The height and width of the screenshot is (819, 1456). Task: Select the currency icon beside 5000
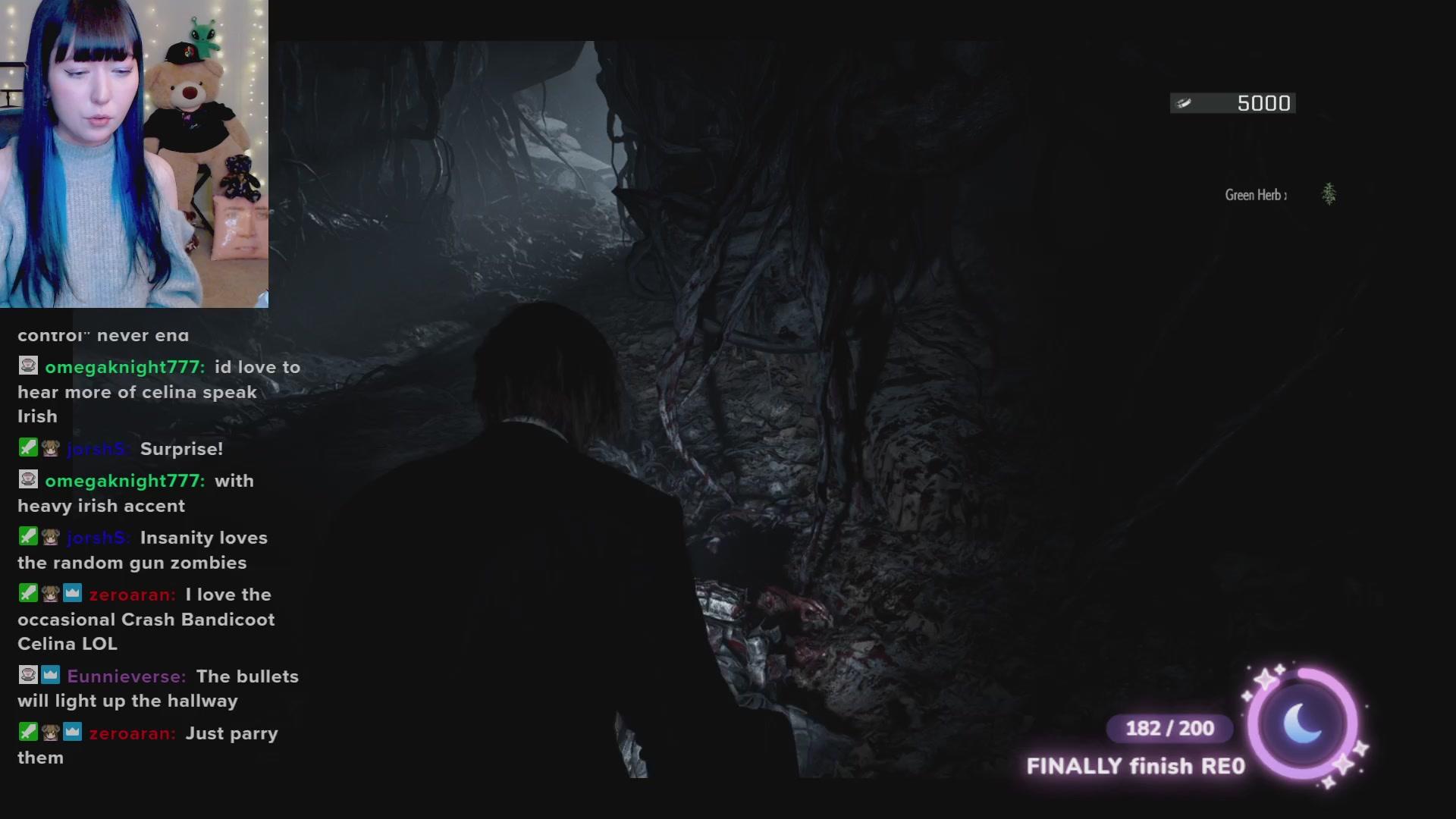pyautogui.click(x=1185, y=102)
